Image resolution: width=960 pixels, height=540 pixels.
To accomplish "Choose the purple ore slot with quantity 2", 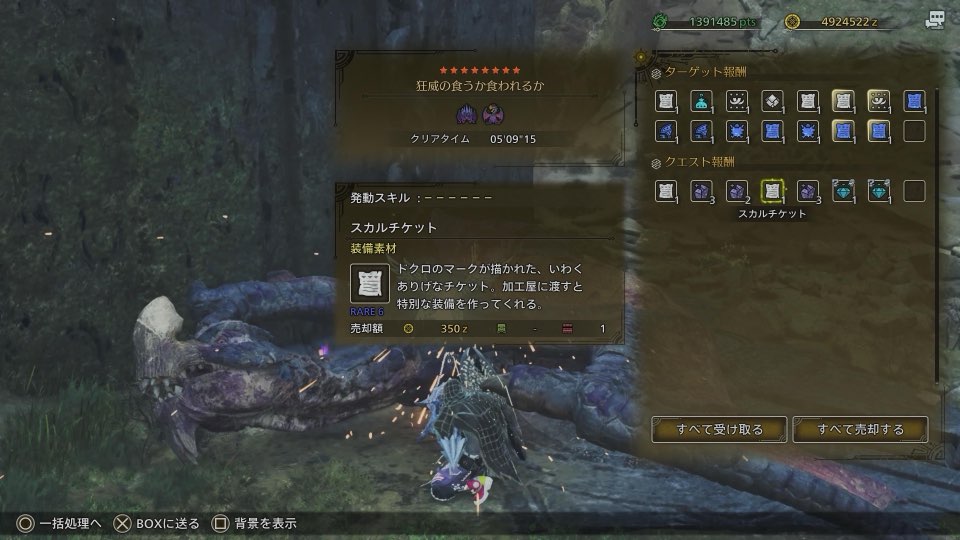I will coord(737,191).
